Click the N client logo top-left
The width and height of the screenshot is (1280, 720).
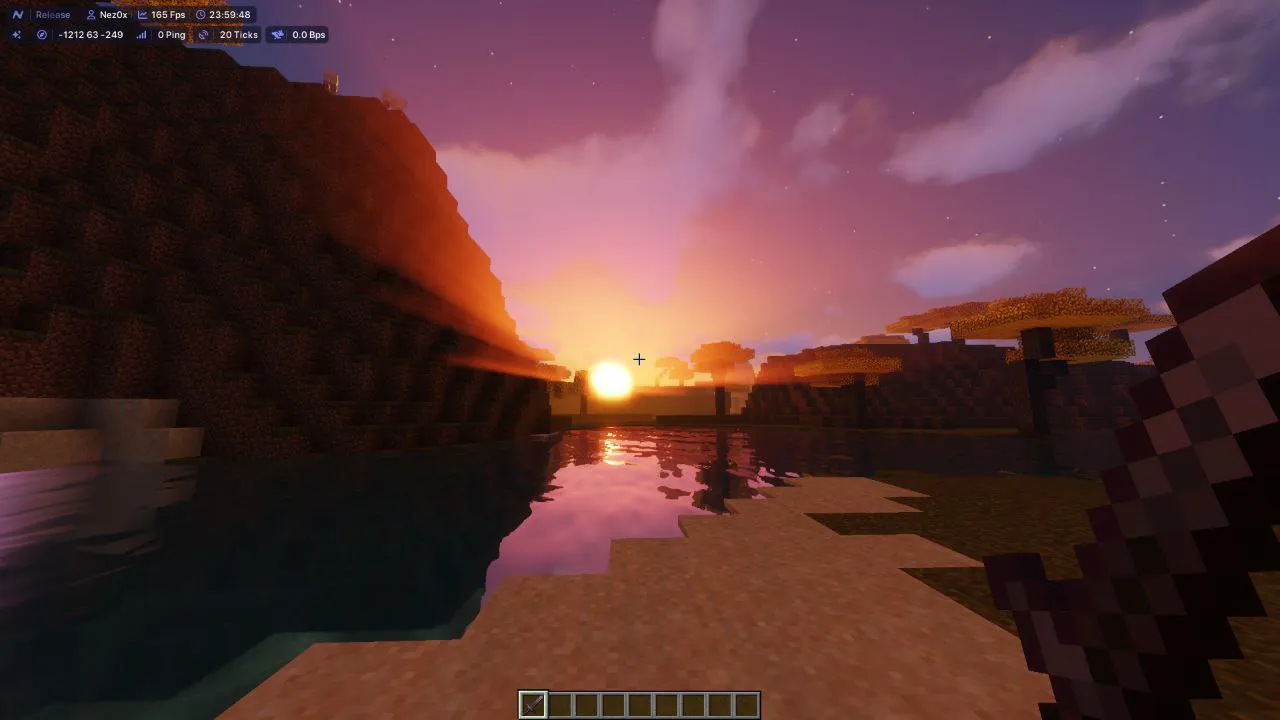point(17,14)
